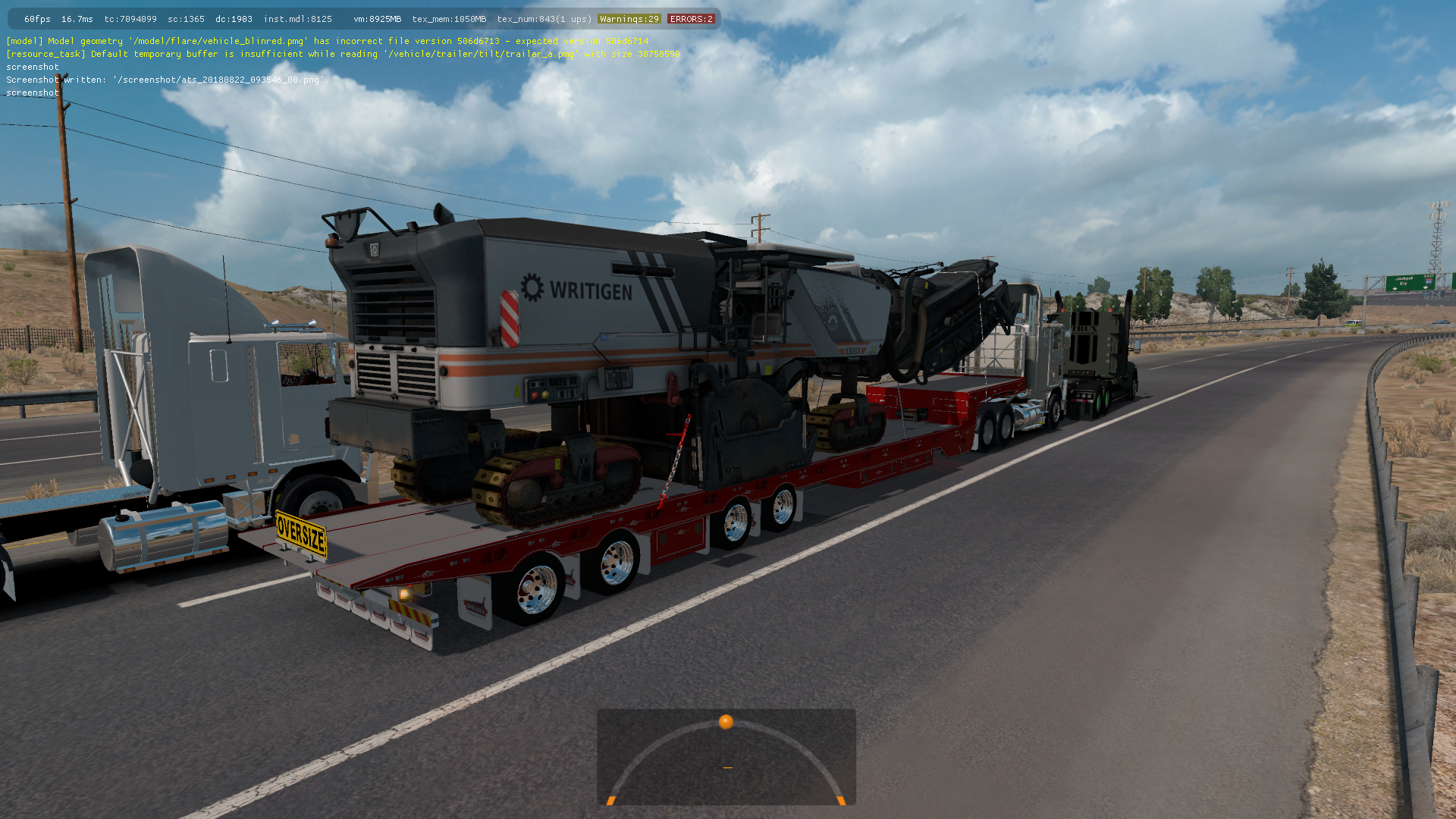The image size is (1456, 819).
Task: Expand the [resource_task] buffer warning entry
Action: (x=341, y=54)
